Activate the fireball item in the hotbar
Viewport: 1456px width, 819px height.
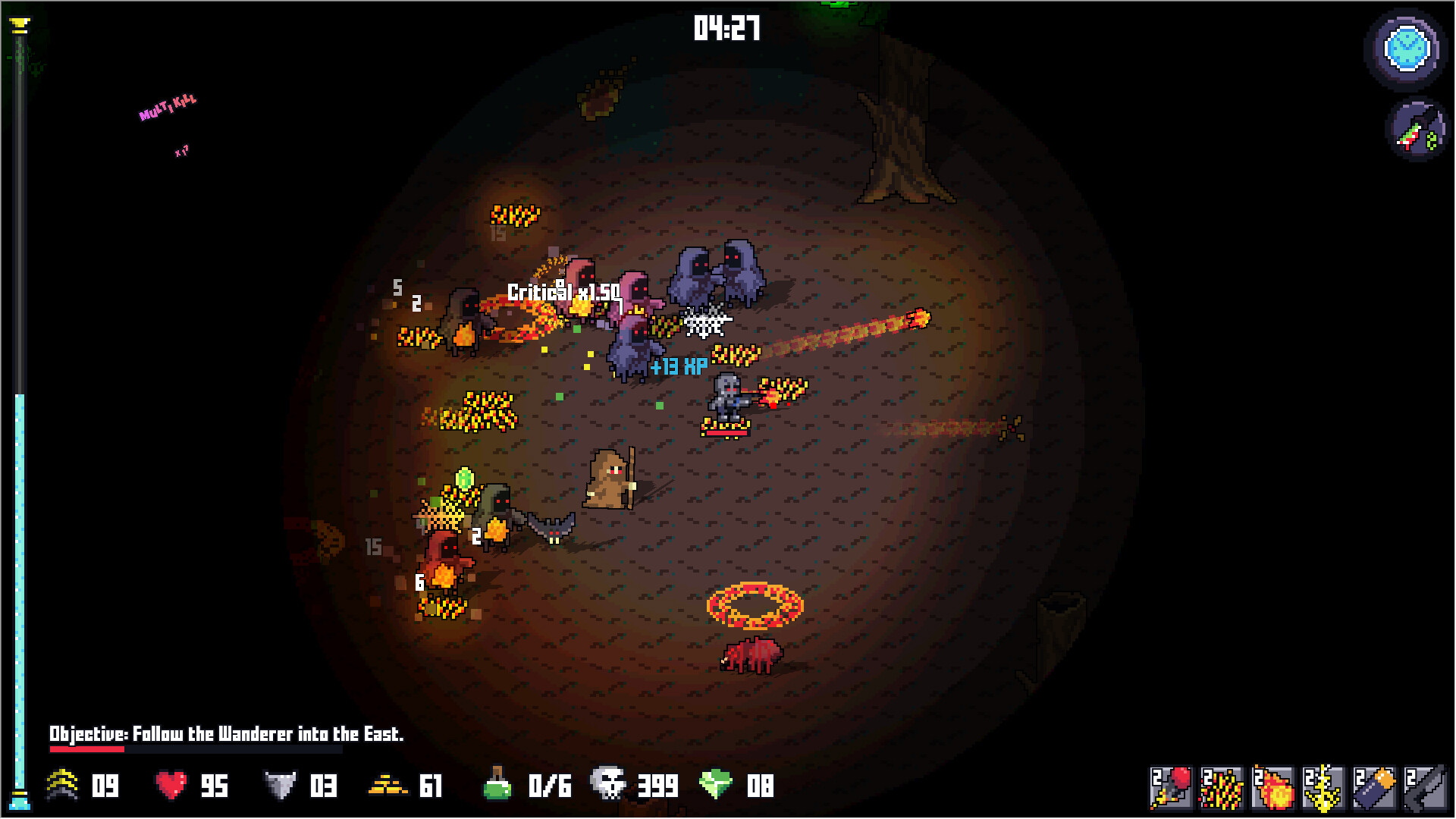pyautogui.click(x=1274, y=789)
